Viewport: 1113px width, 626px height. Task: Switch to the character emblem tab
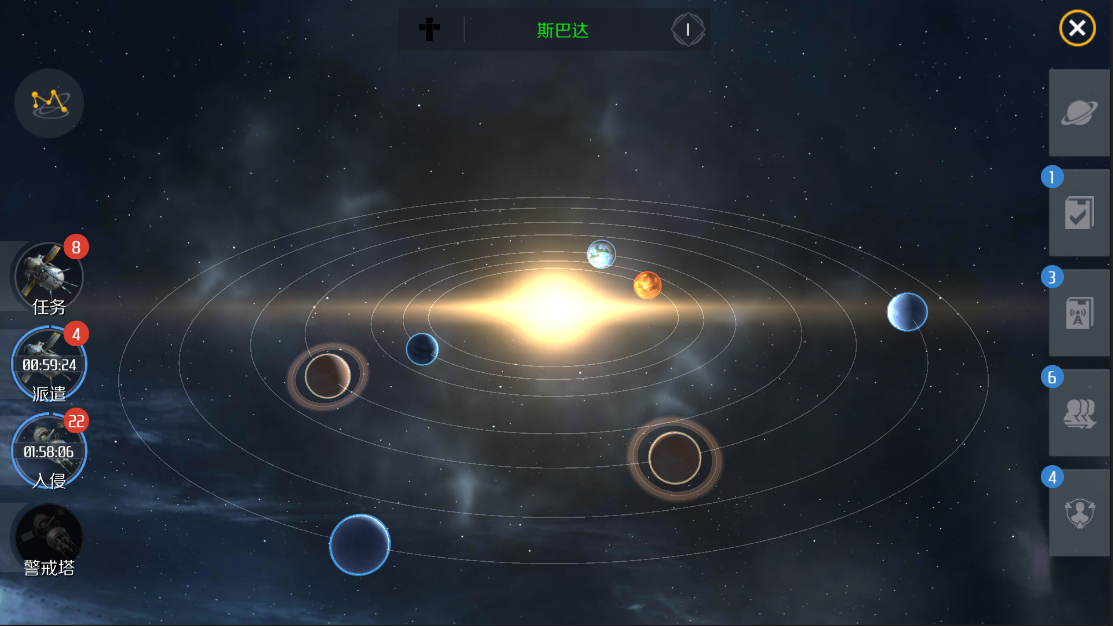[1079, 513]
